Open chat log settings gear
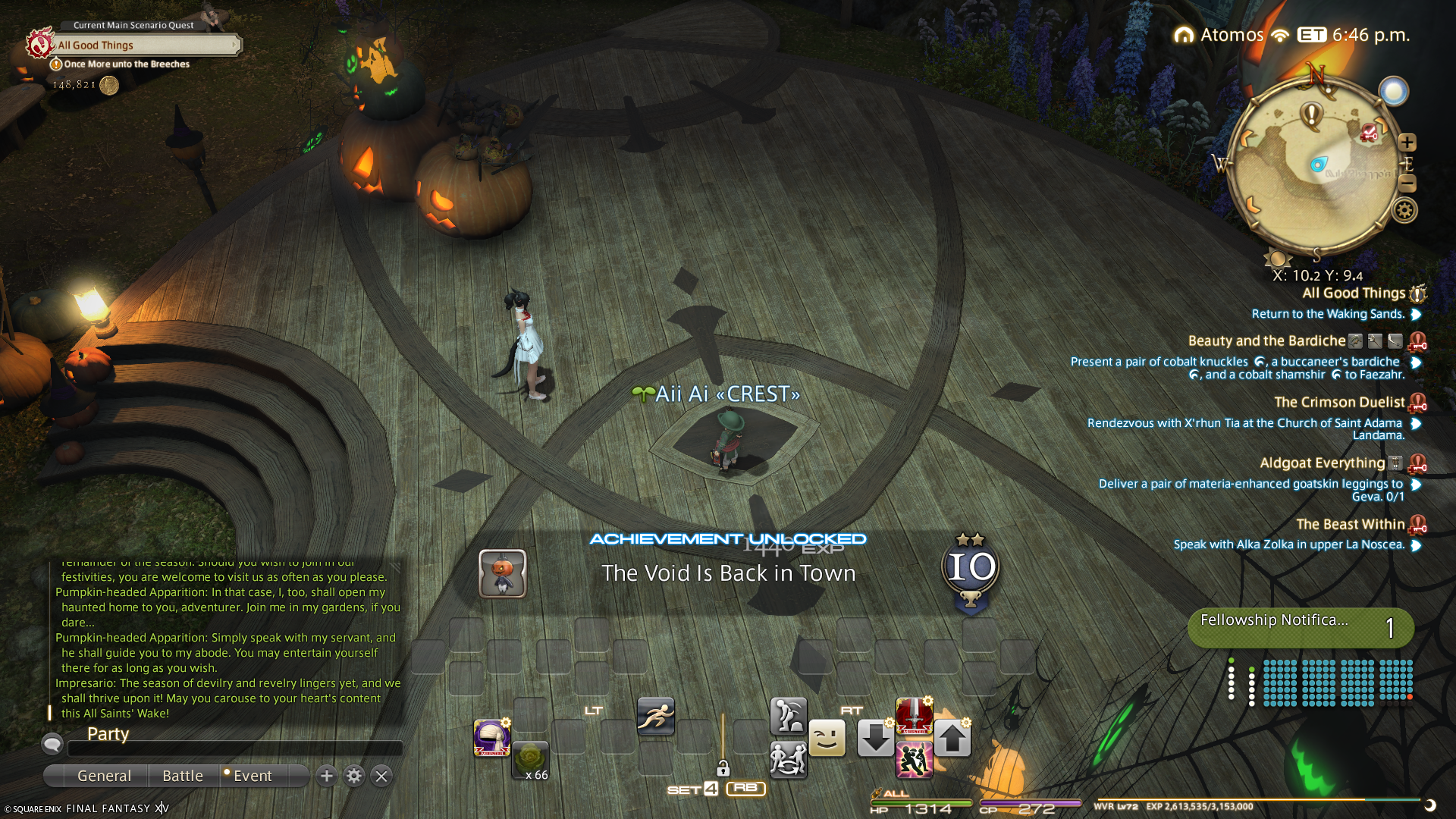The height and width of the screenshot is (819, 1456). 354,776
